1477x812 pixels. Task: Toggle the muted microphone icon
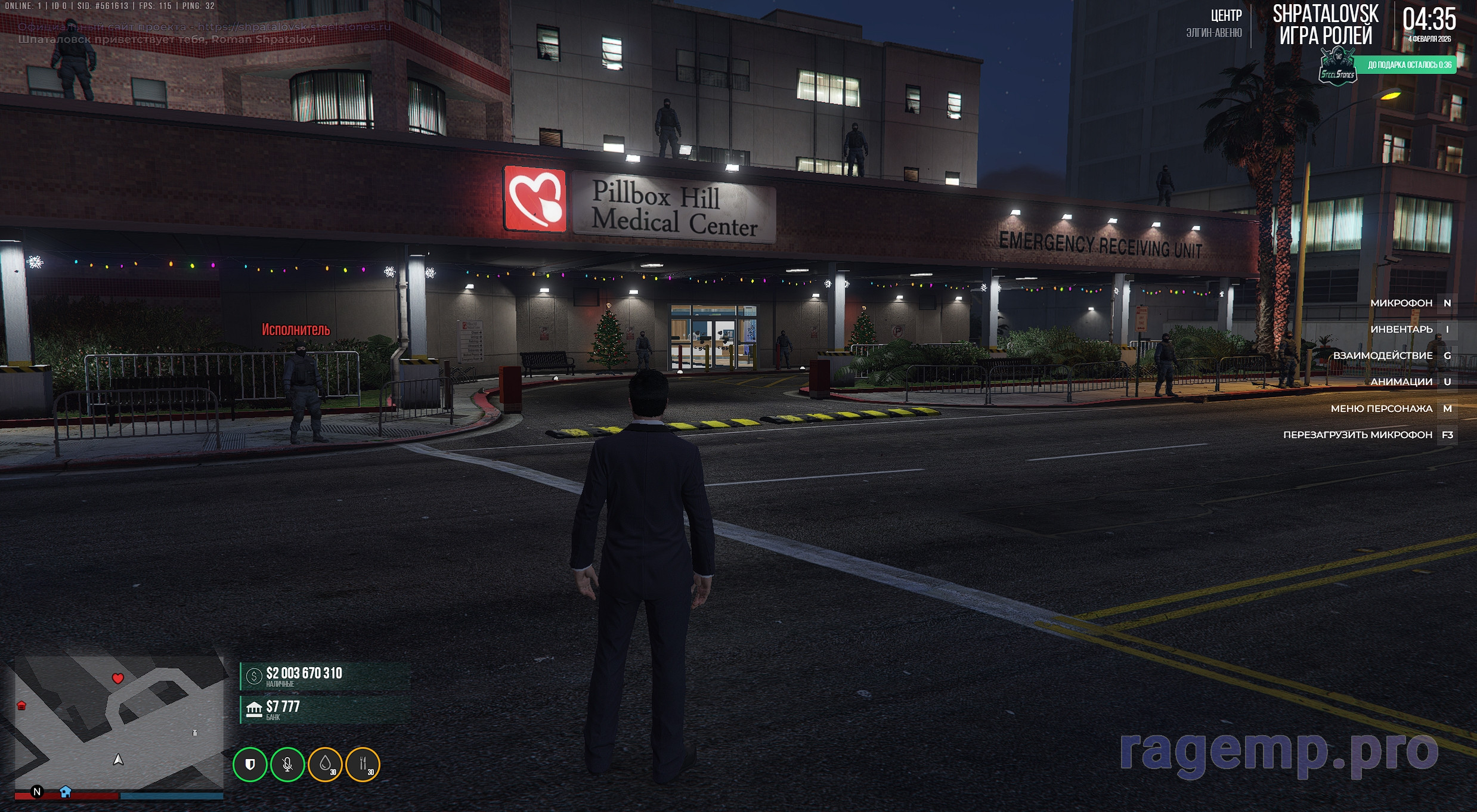(287, 764)
